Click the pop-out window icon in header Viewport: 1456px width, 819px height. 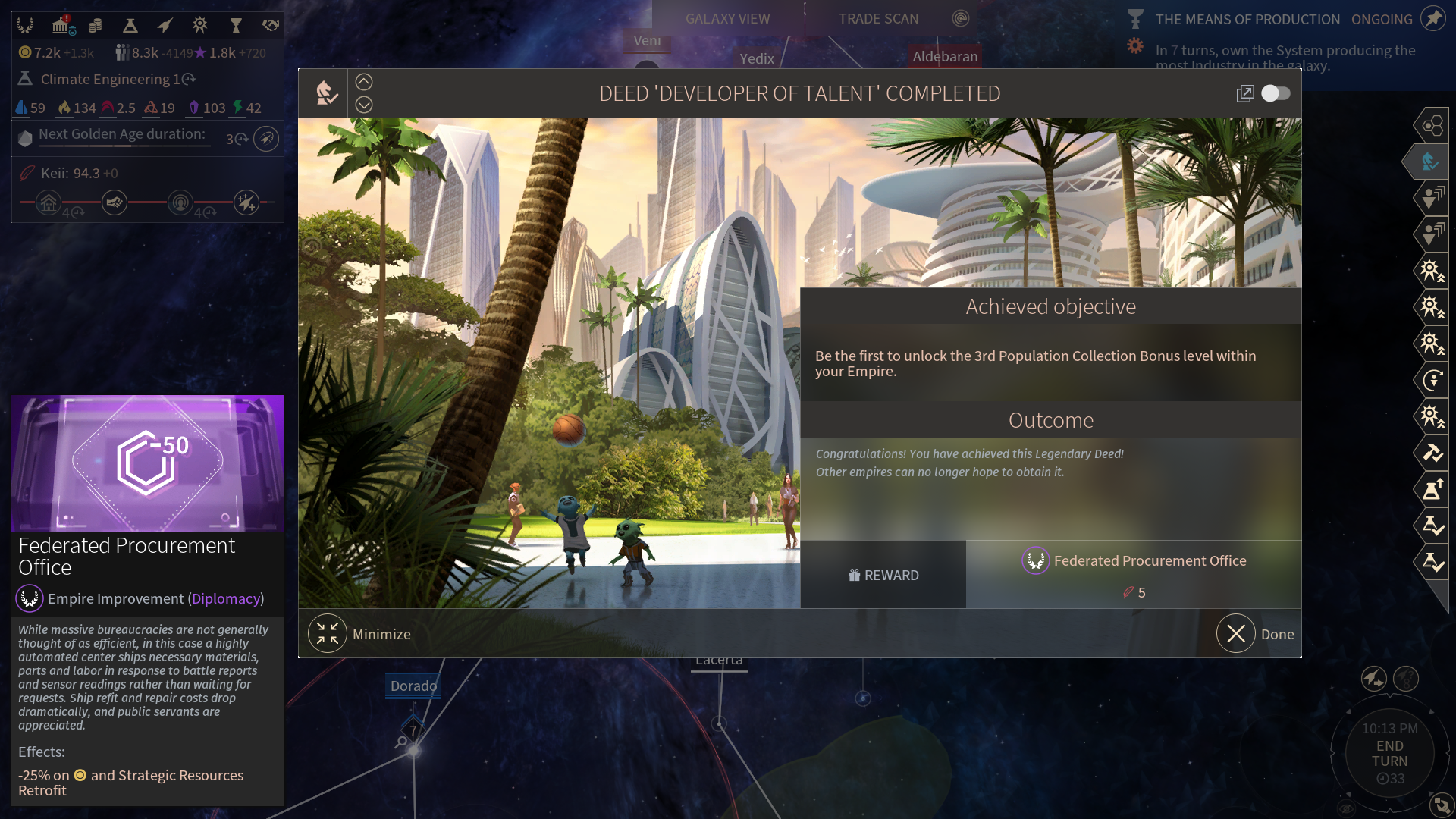(1245, 93)
